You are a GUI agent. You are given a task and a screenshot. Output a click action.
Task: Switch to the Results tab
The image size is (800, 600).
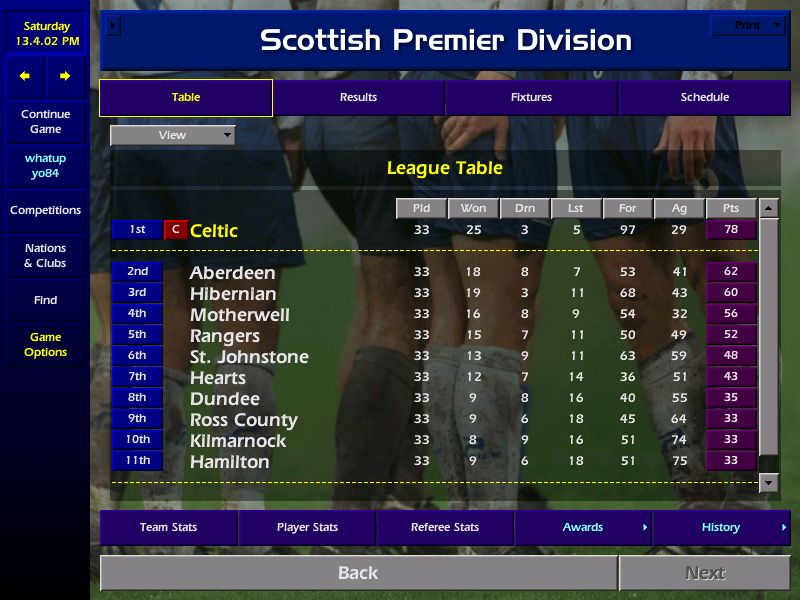click(358, 98)
